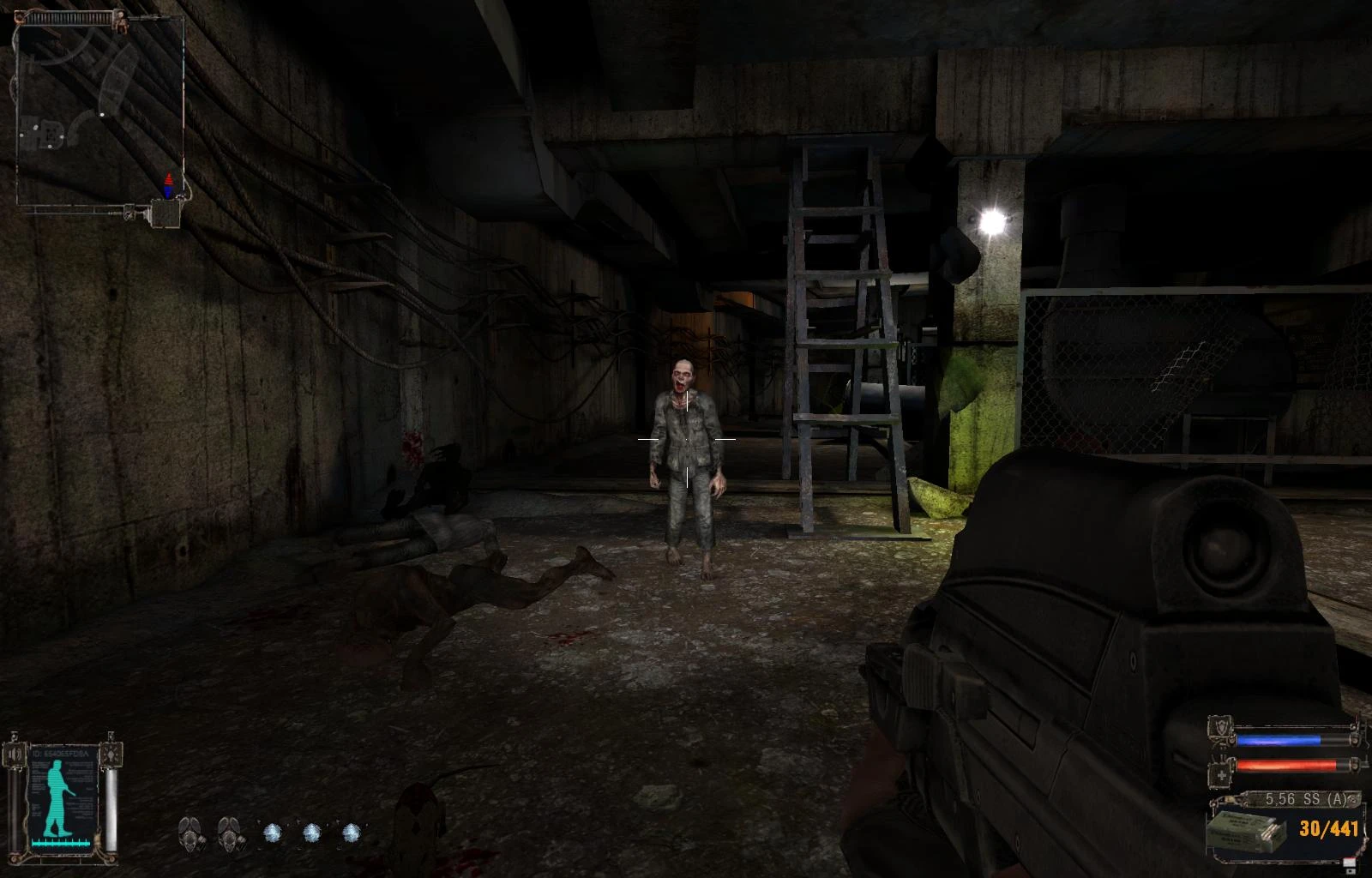This screenshot has height=878, width=1372.
Task: Click the ammo box icon near the counter
Action: click(1247, 831)
